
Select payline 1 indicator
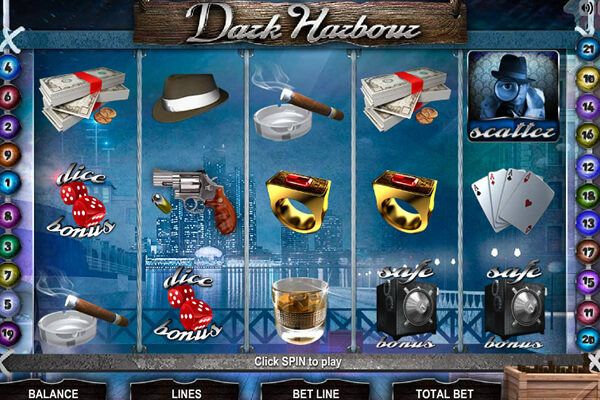(x=11, y=183)
